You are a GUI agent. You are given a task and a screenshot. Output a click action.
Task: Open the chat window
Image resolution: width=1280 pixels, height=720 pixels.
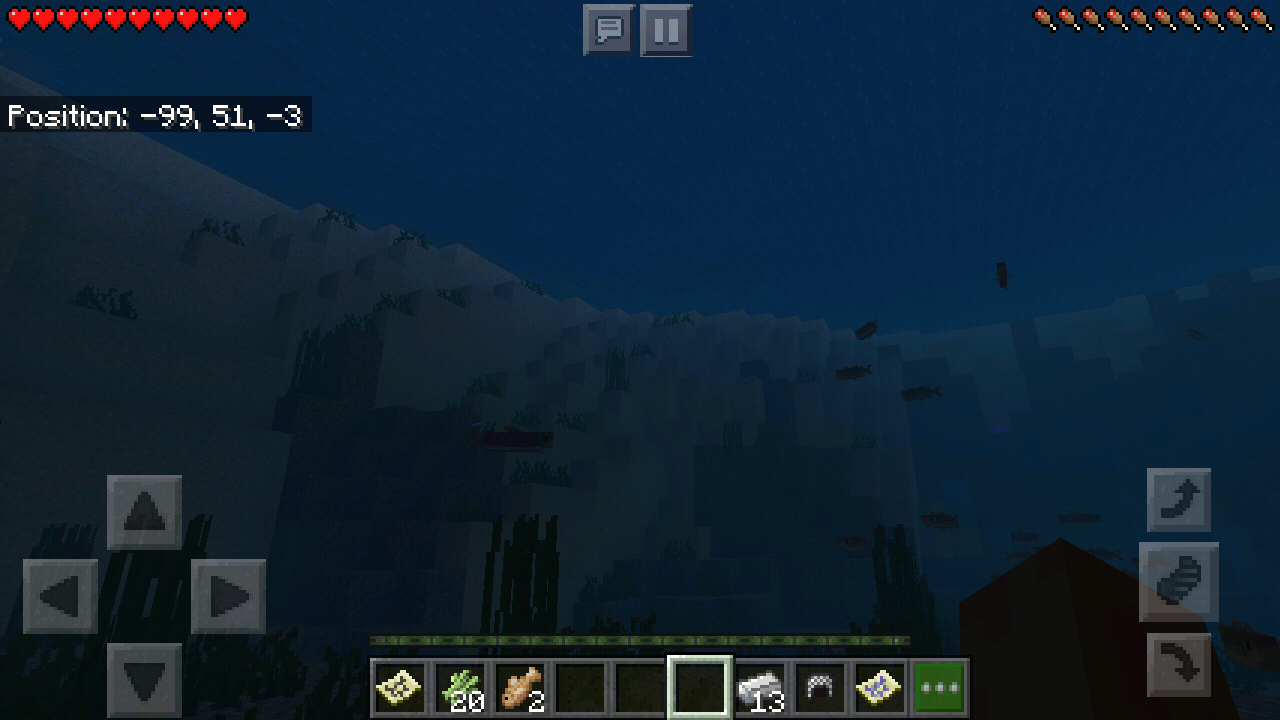pos(608,30)
